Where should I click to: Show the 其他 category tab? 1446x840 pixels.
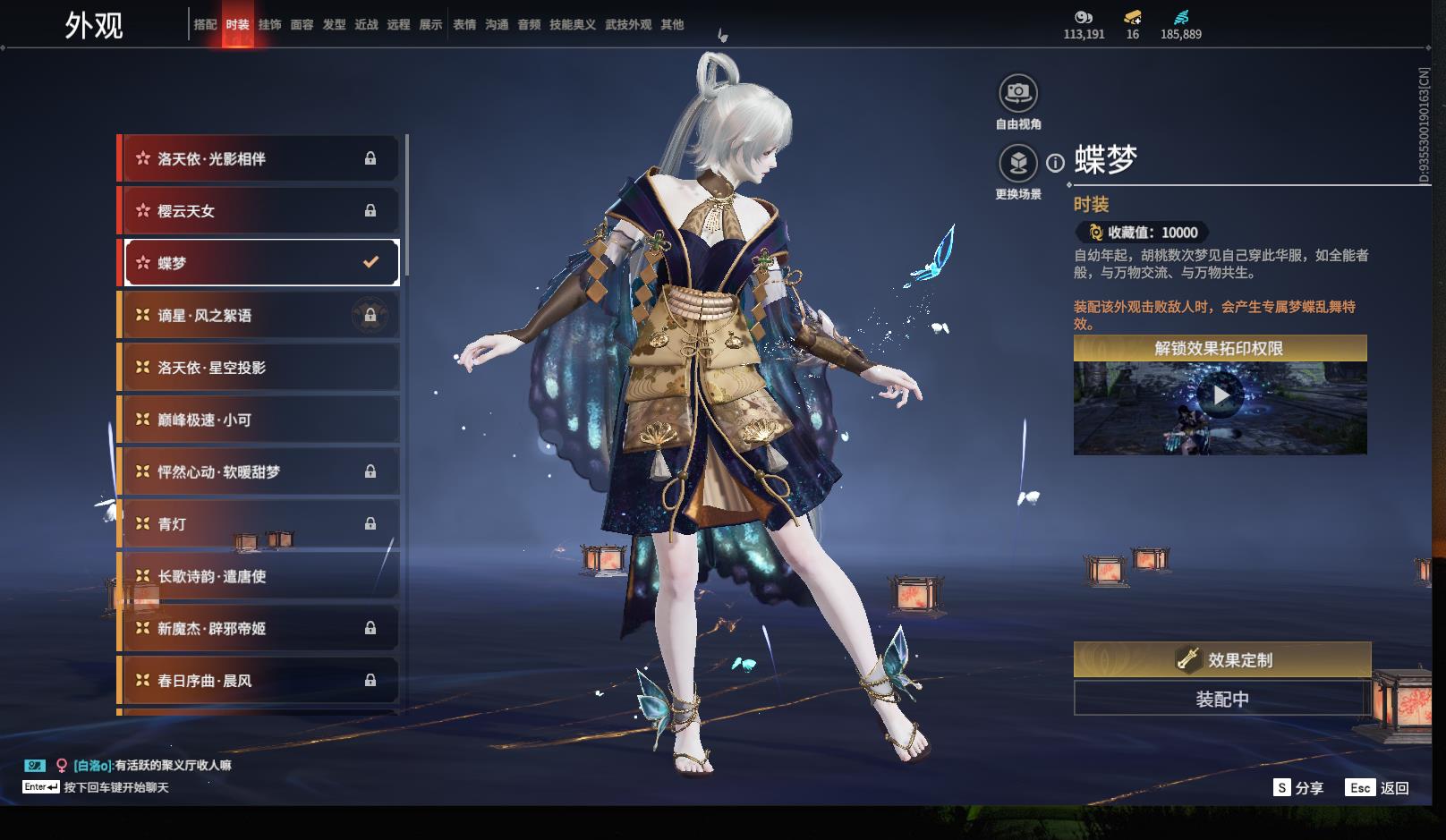[x=672, y=25]
